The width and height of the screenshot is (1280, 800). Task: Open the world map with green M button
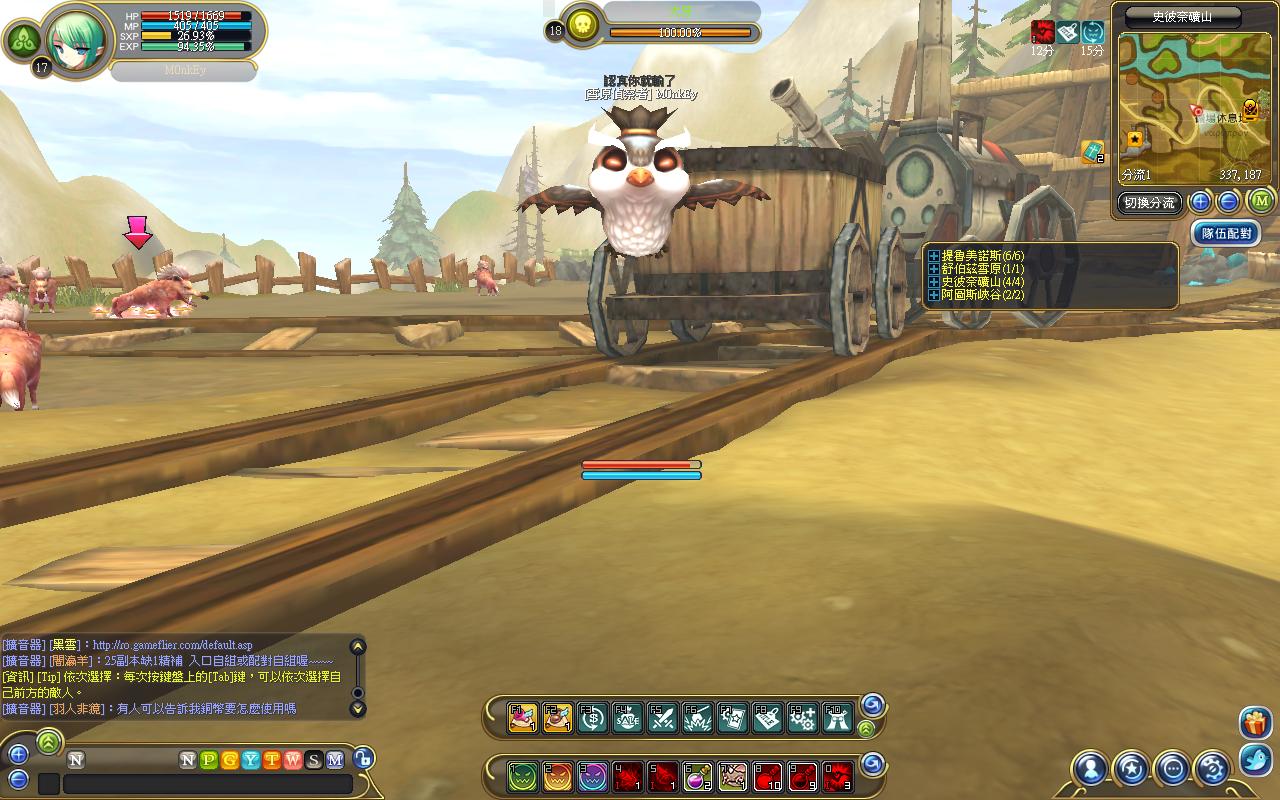tap(1261, 202)
